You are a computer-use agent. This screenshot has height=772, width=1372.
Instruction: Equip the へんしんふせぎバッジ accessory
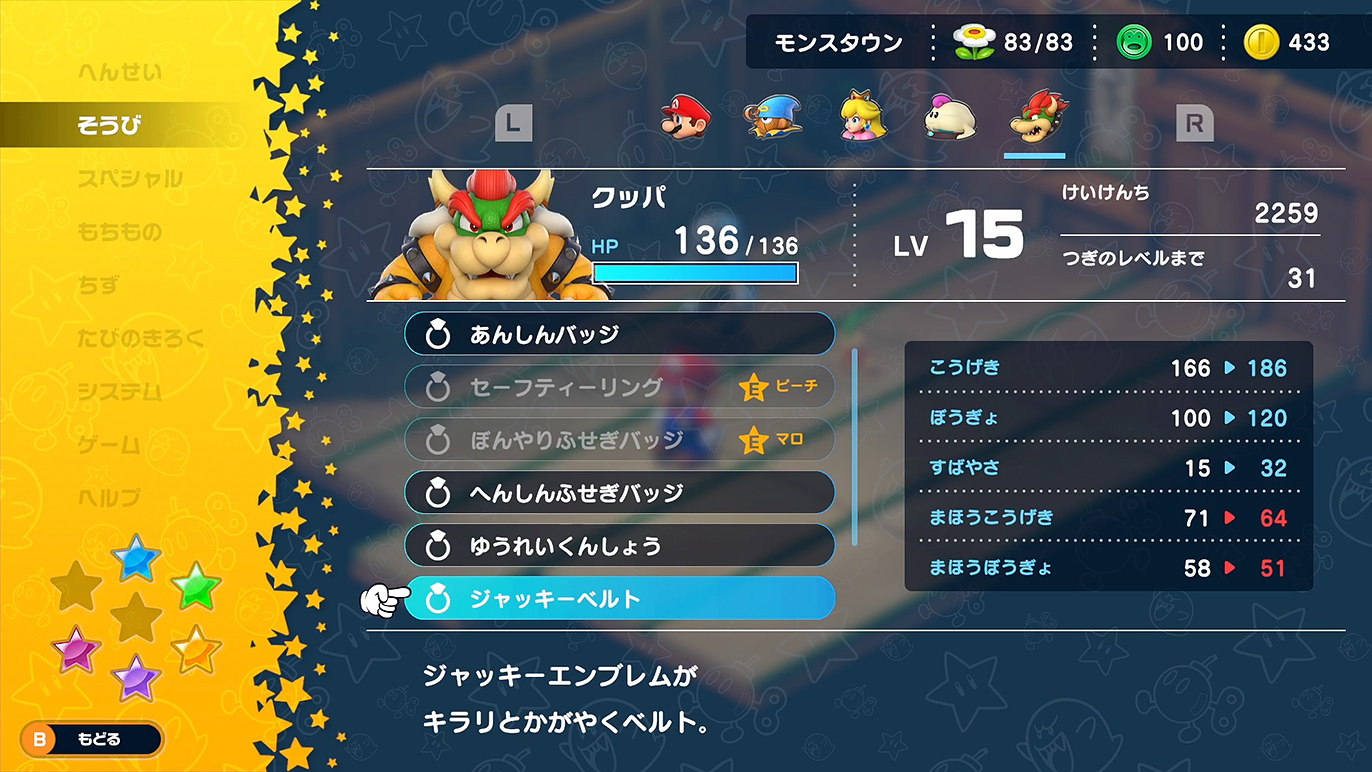tap(619, 493)
